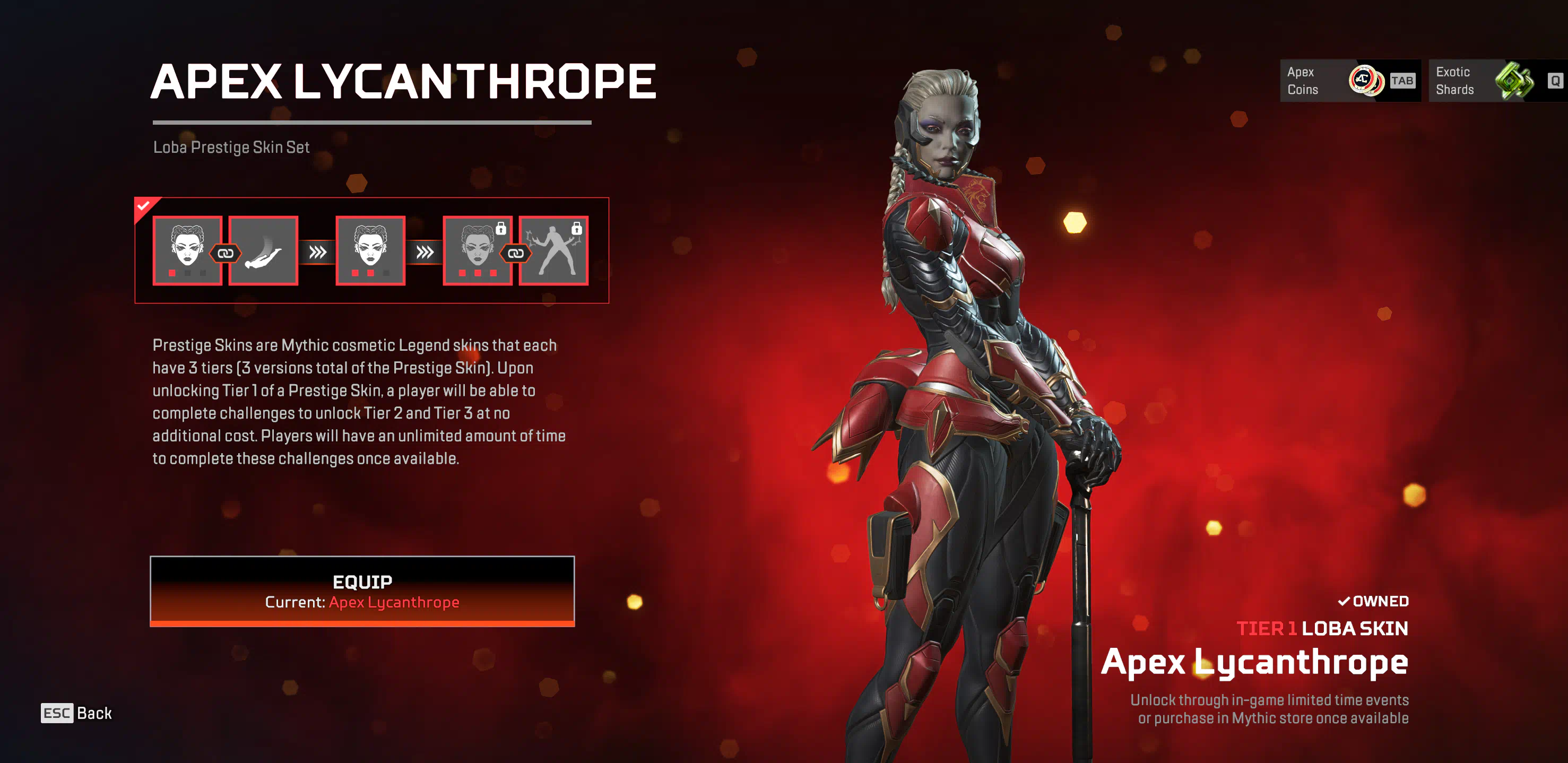This screenshot has width=1568, height=763.
Task: Select the locked finisher pose thumbnail
Action: pos(554,250)
